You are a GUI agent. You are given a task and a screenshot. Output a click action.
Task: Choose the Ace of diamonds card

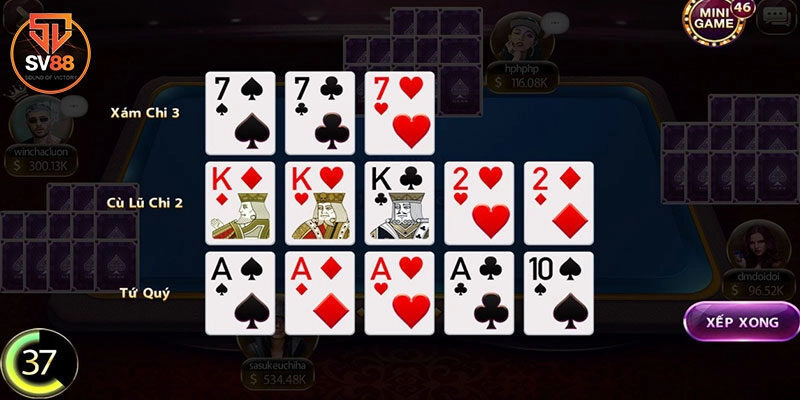[x=320, y=293]
